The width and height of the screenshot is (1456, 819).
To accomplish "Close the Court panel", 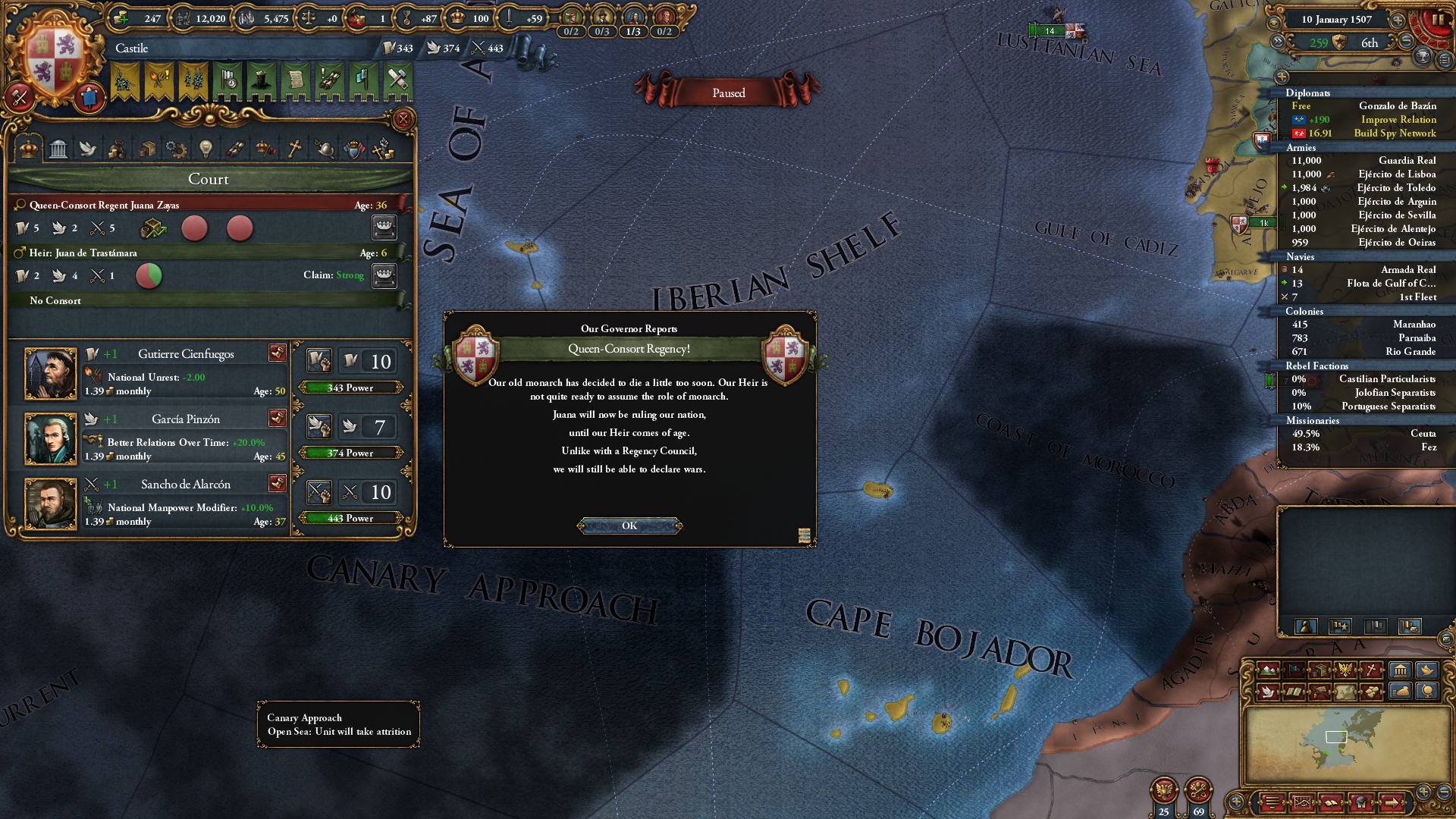I will (403, 119).
